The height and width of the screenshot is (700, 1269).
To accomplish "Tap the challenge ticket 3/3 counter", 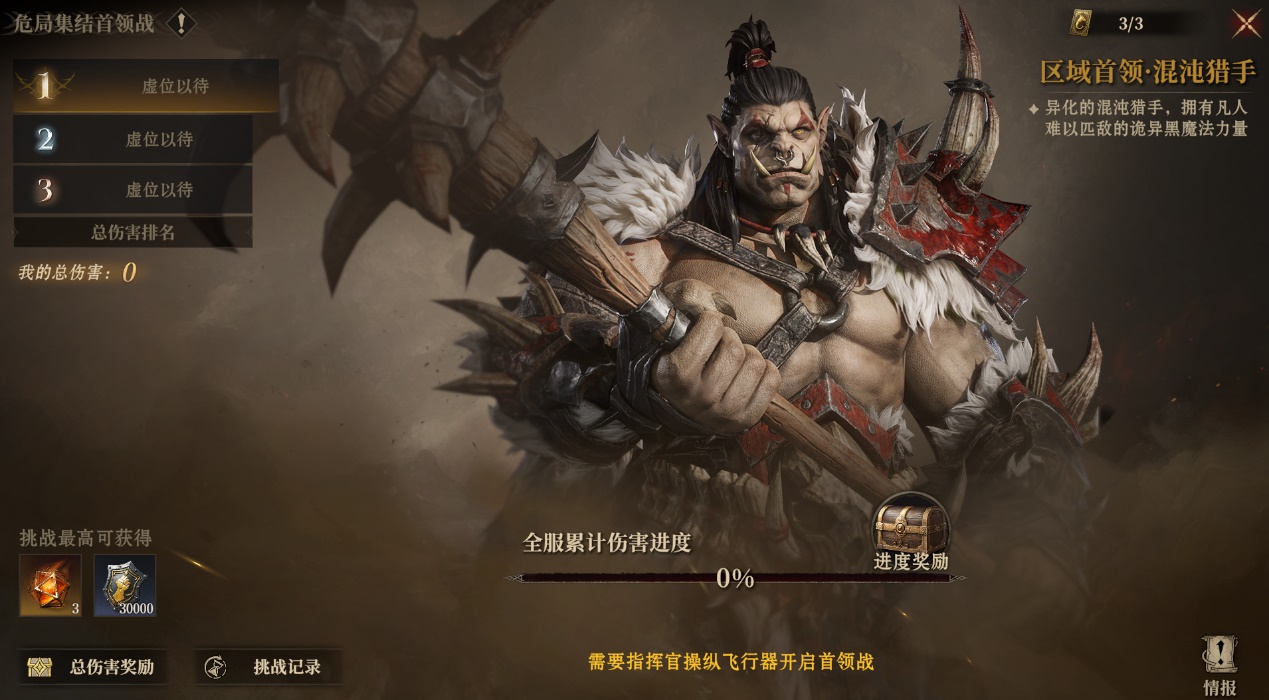I will pos(1110,23).
